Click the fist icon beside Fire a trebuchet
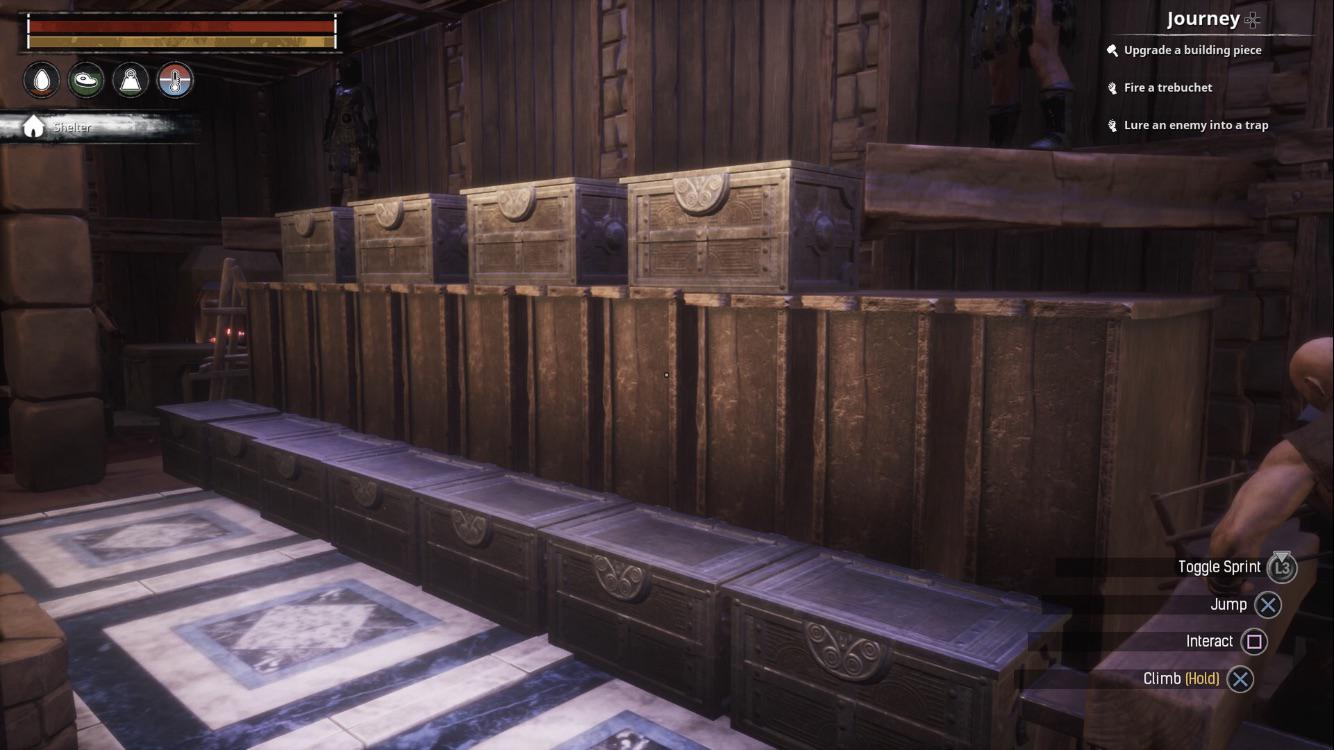 click(1111, 87)
